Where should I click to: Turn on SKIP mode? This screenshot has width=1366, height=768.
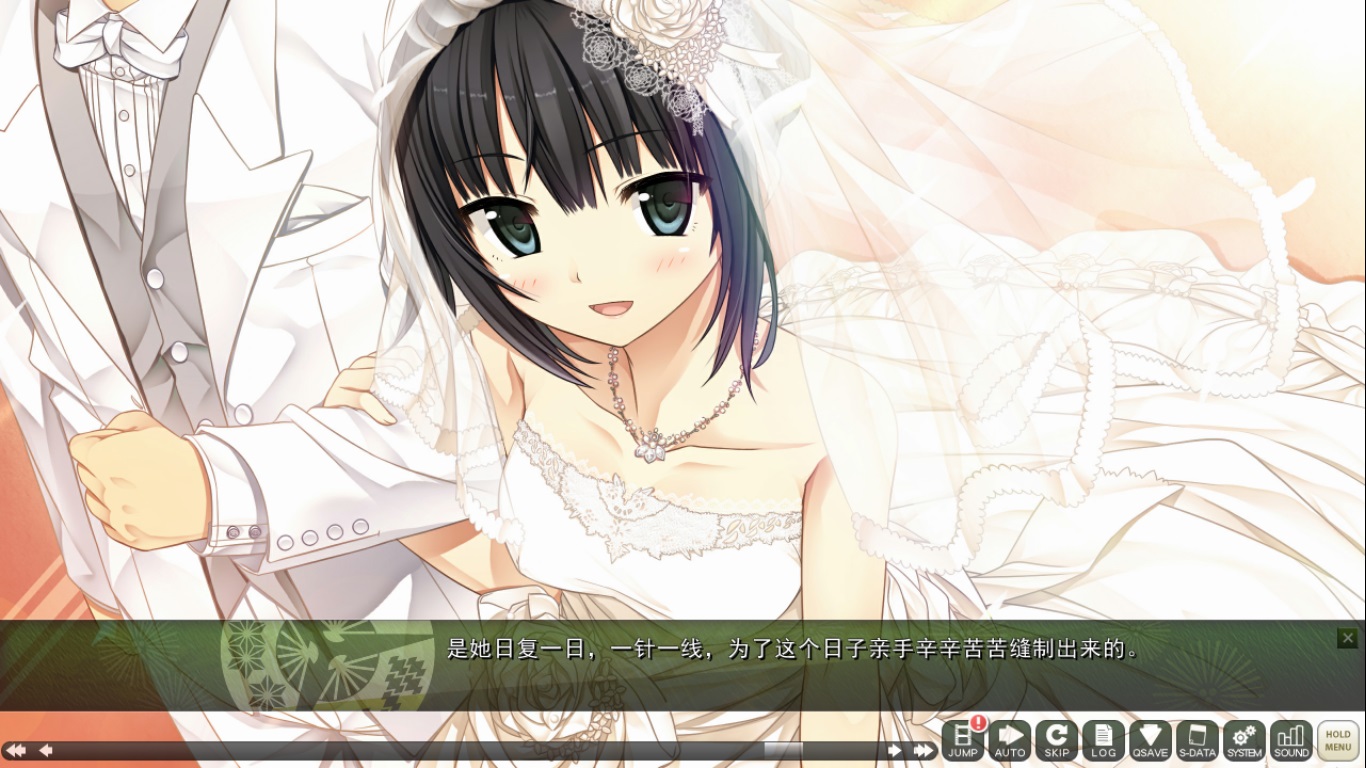[1057, 742]
